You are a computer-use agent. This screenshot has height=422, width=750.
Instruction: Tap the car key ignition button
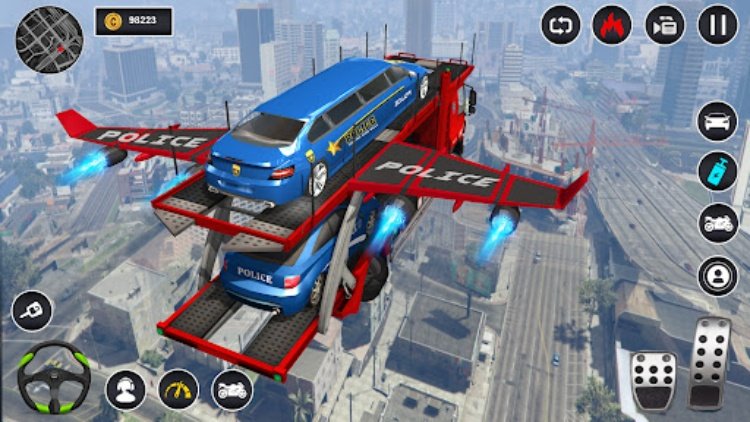point(31,311)
